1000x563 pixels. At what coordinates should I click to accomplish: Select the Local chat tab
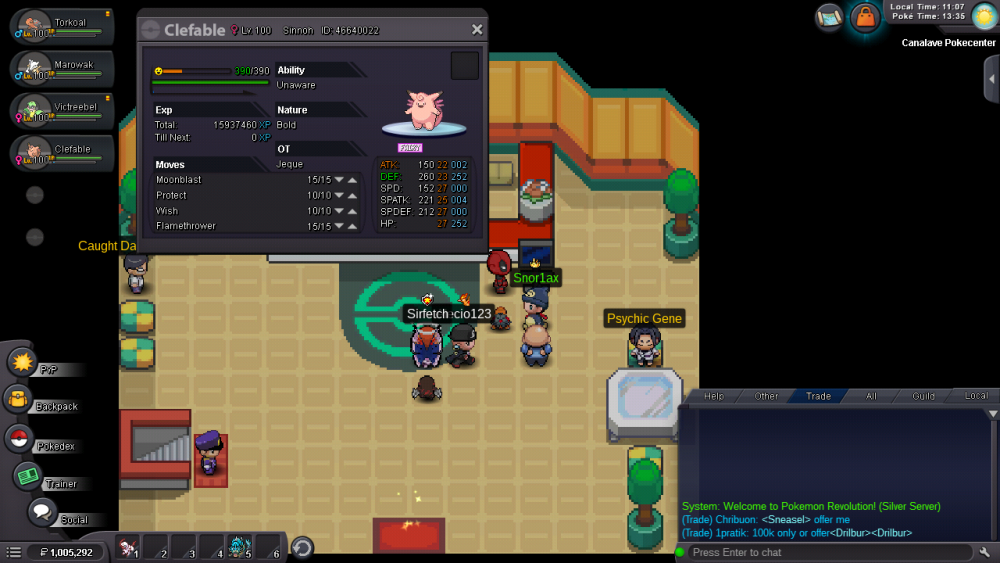coord(976,396)
